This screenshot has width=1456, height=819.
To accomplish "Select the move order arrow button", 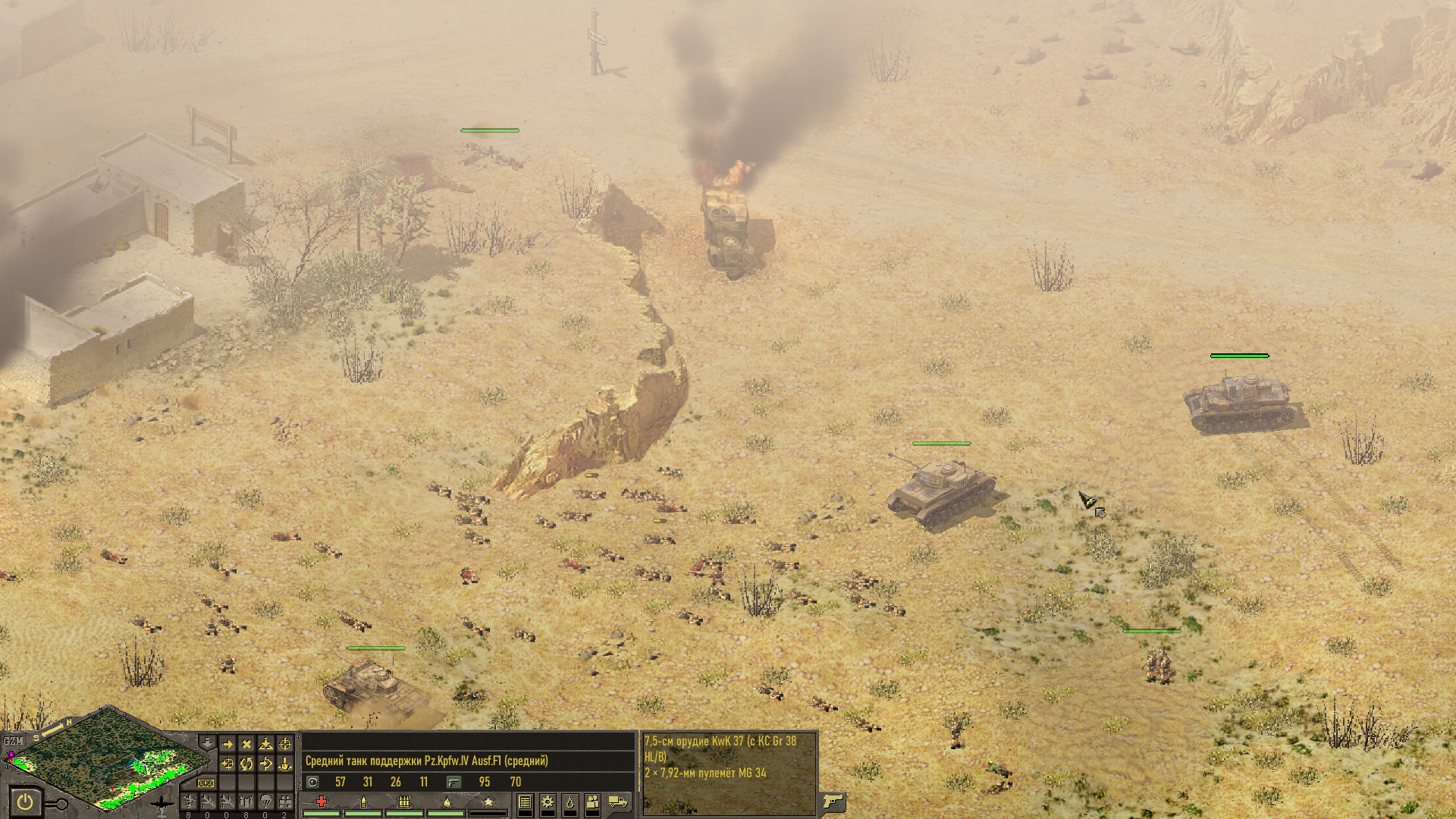I will (227, 745).
